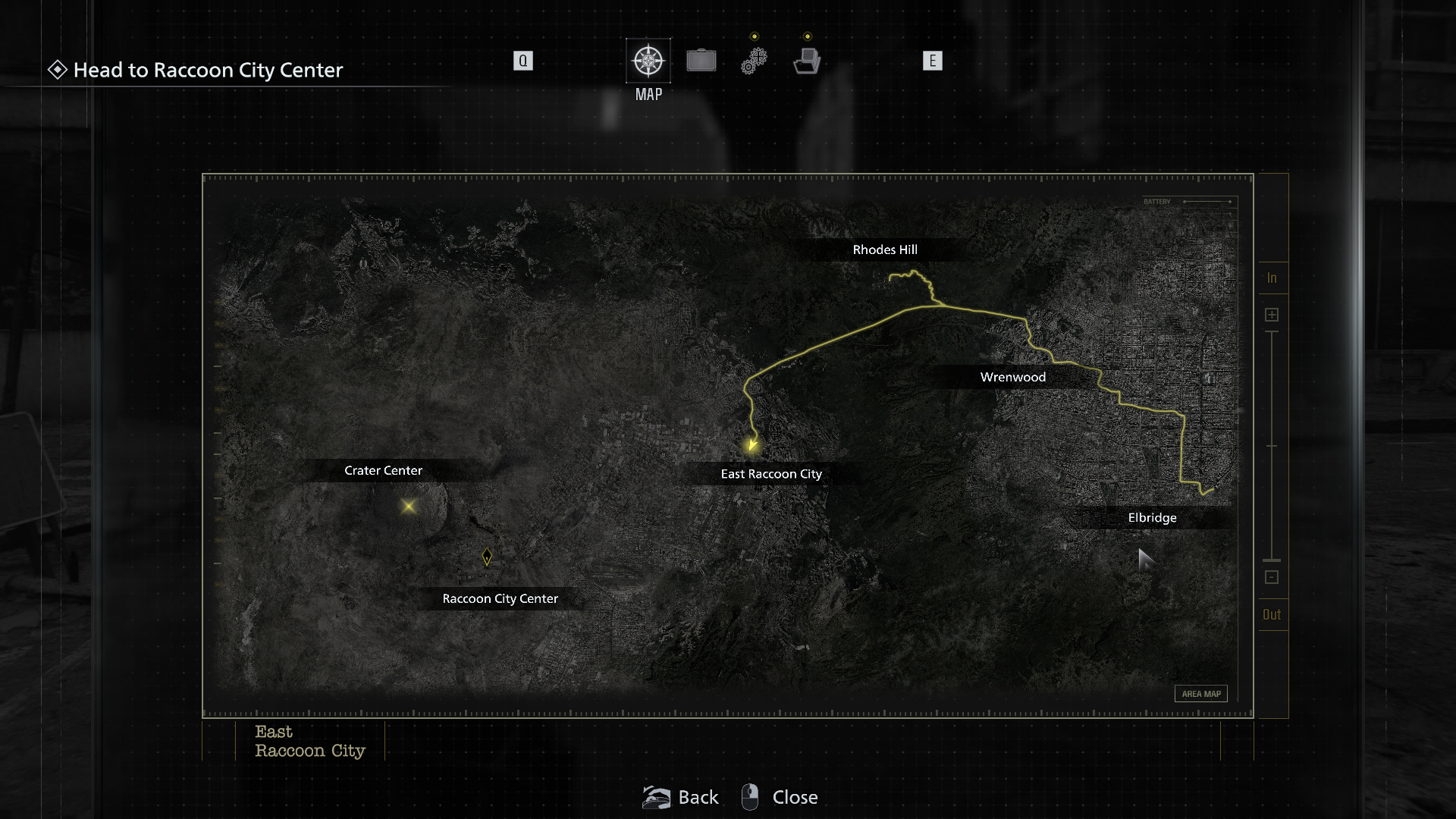Select the Wrenwood location label

click(1012, 377)
